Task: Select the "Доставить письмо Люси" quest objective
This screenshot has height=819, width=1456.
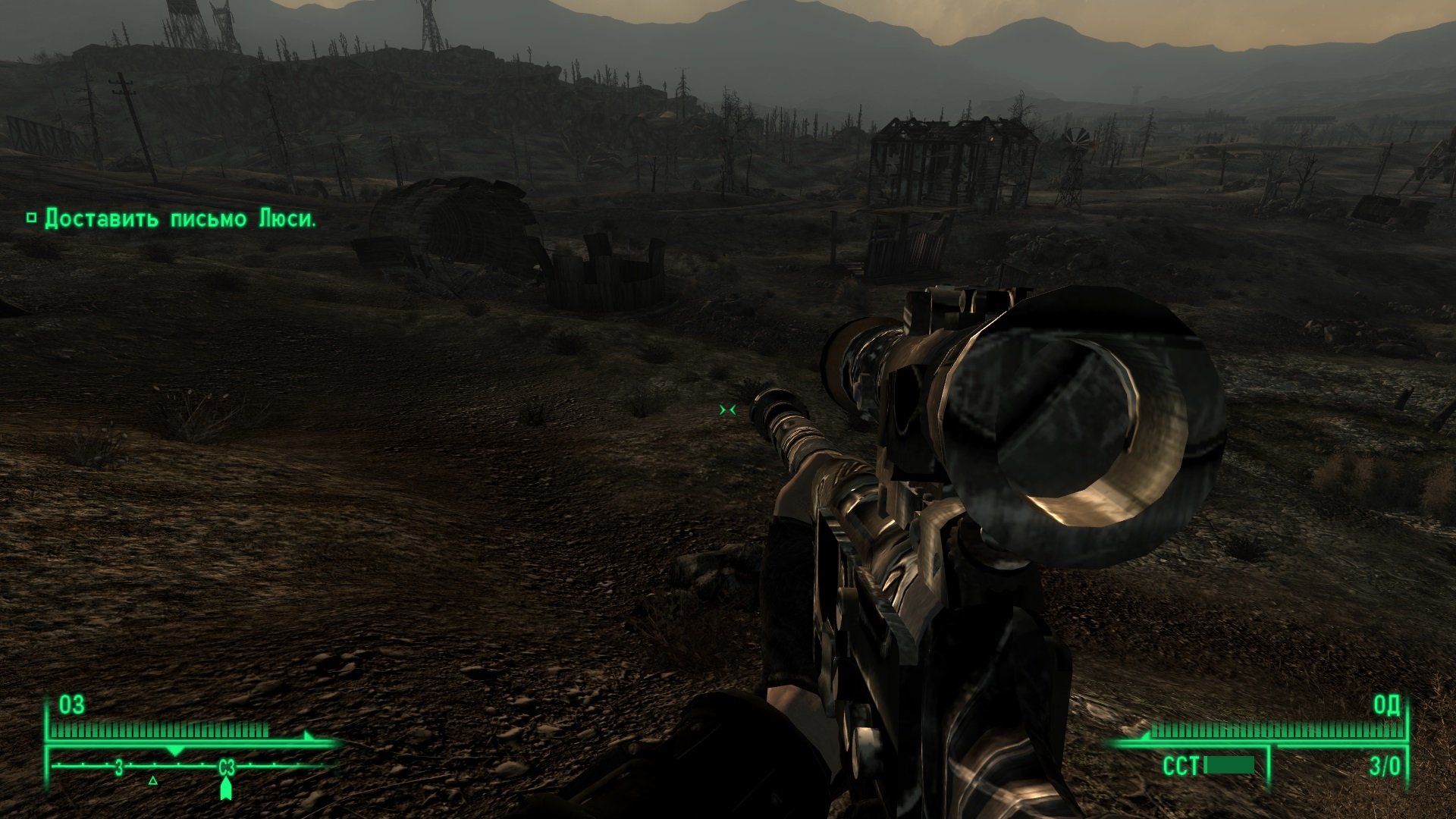Action: click(180, 219)
